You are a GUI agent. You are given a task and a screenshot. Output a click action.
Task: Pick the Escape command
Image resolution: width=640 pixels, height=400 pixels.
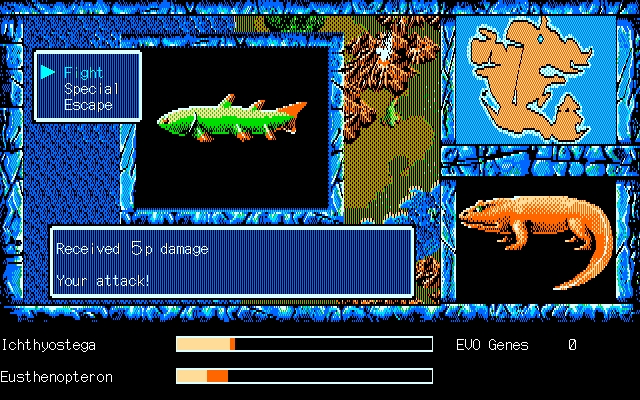pos(89,104)
